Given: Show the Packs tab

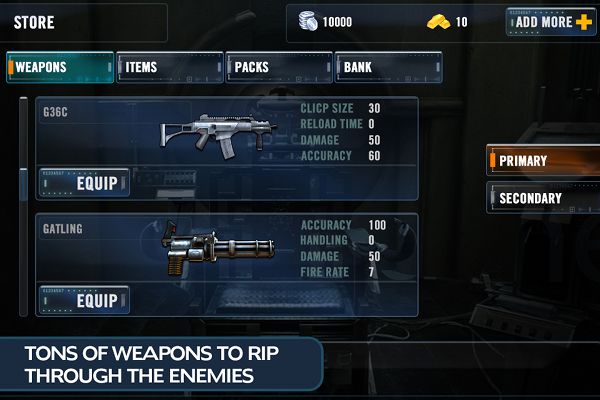Looking at the screenshot, I should tap(278, 67).
